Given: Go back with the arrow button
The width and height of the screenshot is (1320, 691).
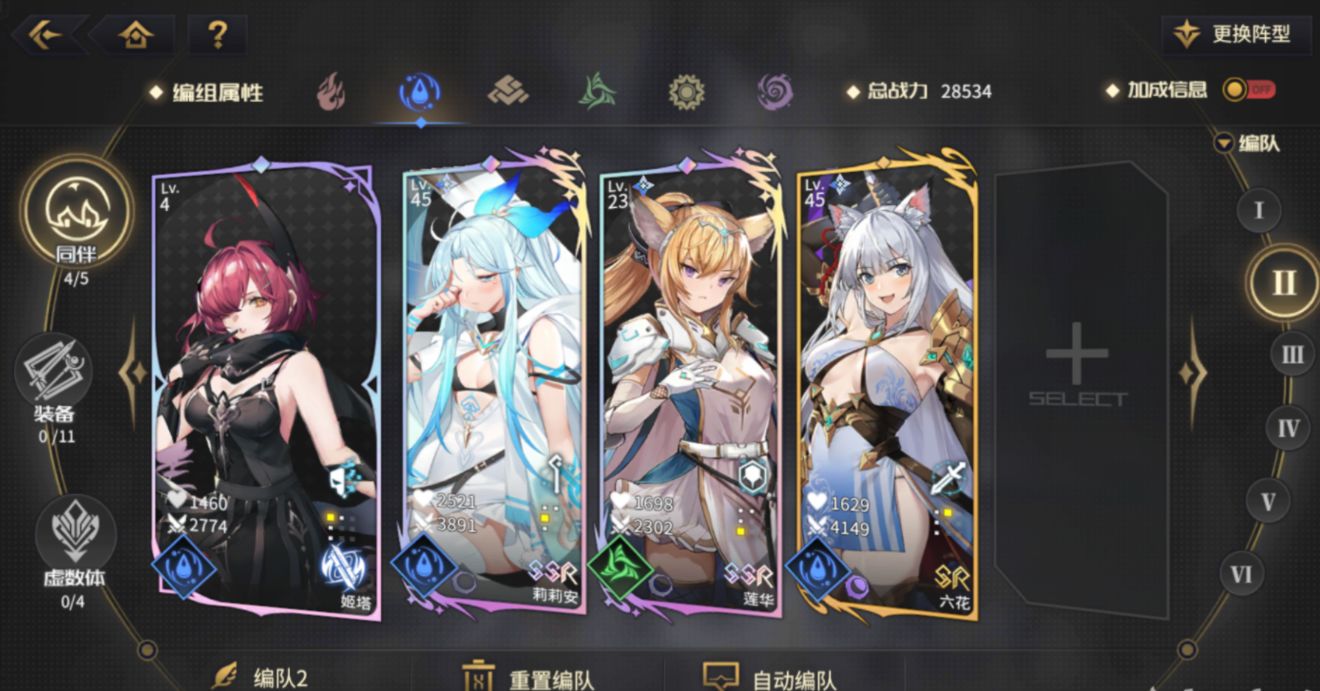Looking at the screenshot, I should 44,35.
